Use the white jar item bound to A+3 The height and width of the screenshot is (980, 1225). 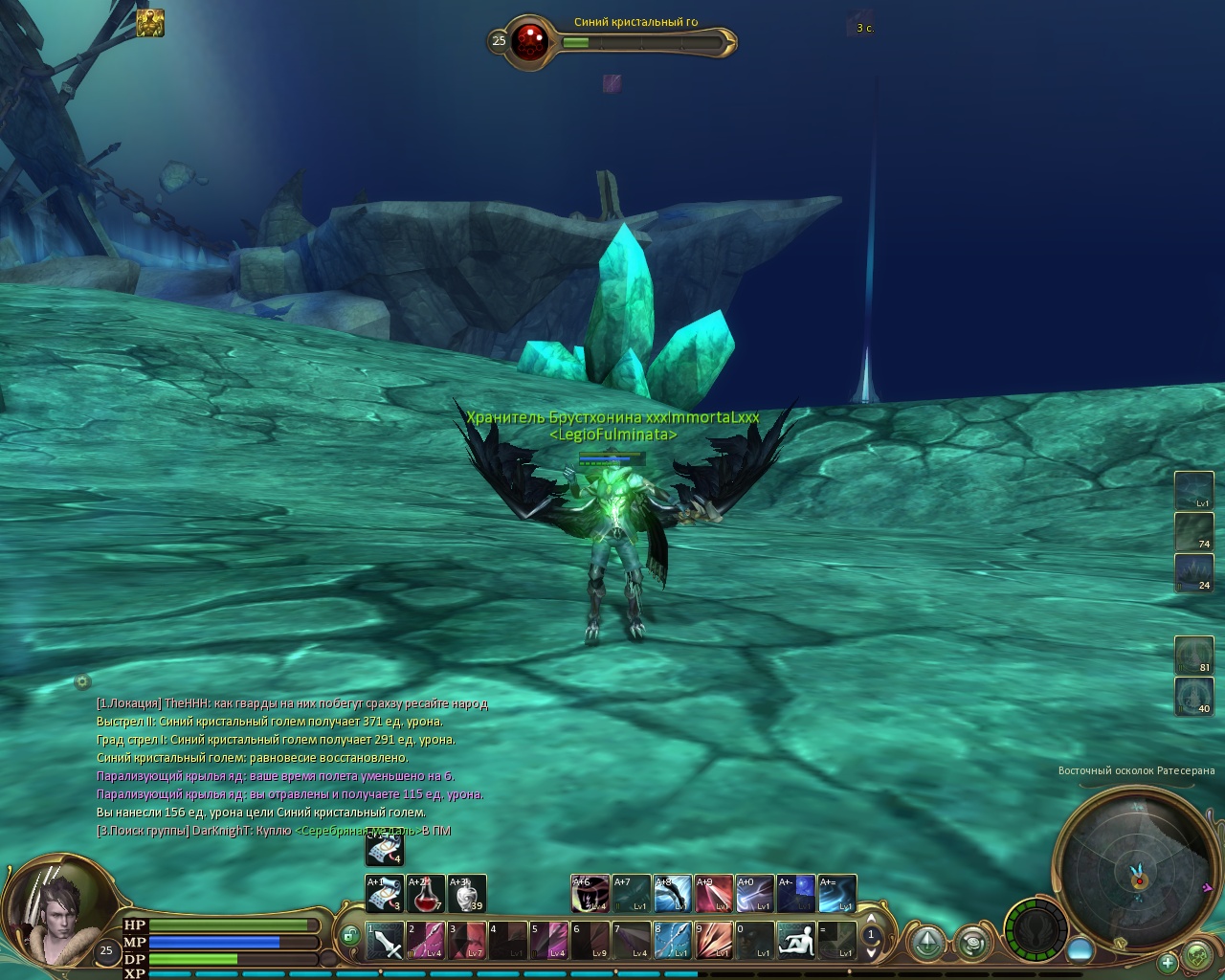[x=467, y=894]
